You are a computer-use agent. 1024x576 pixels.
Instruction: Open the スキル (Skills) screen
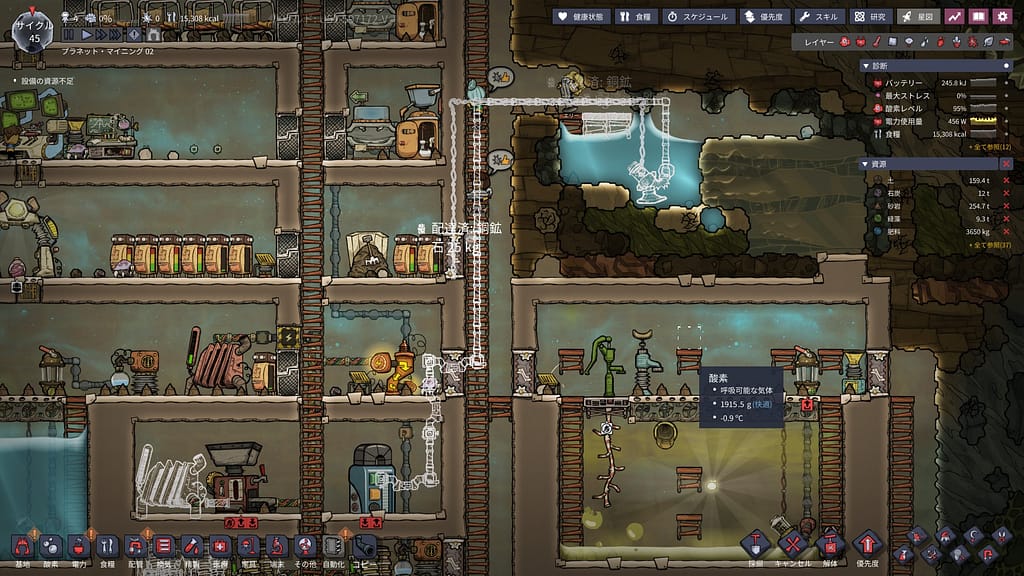coord(819,16)
